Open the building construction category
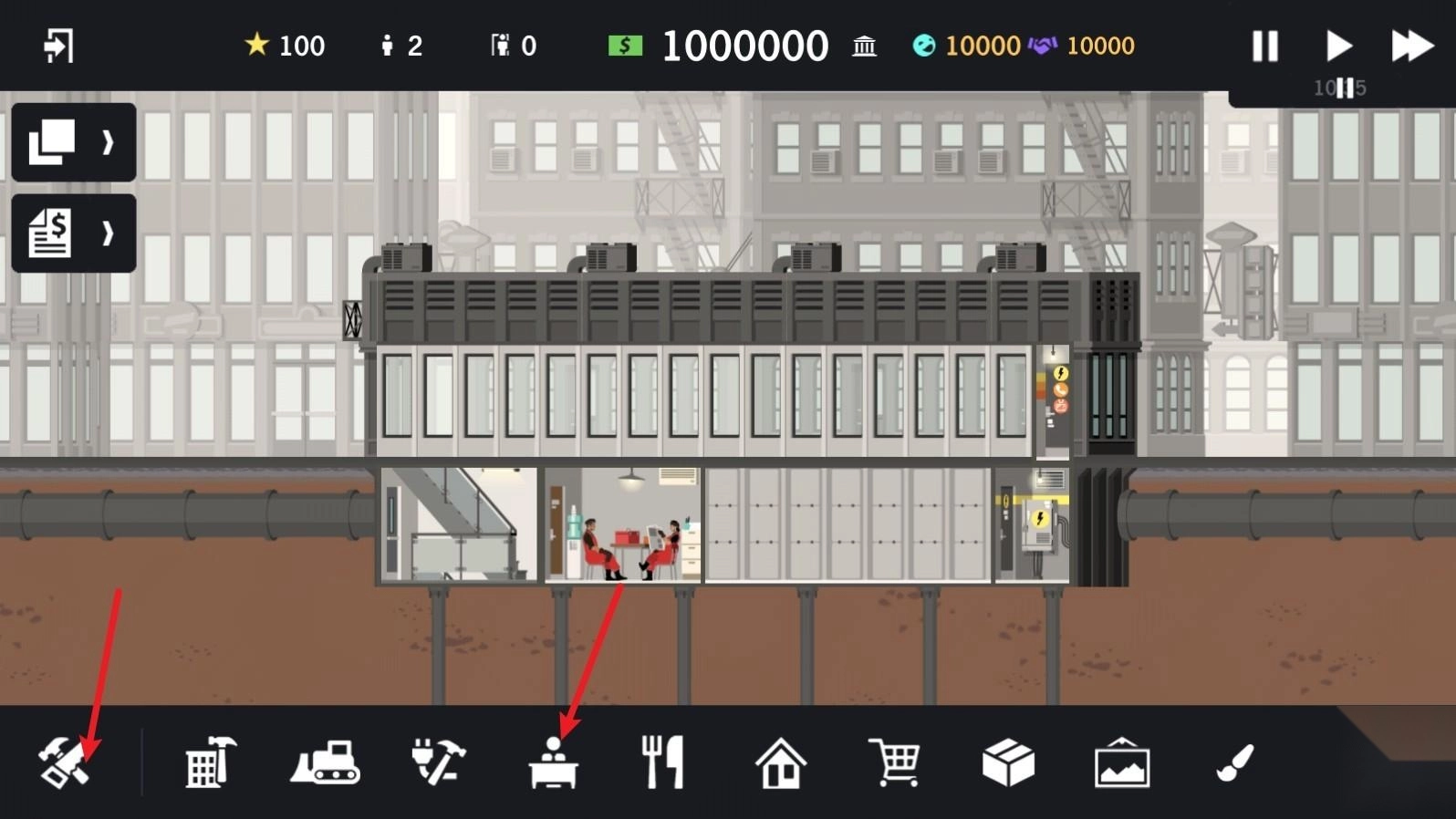The width and height of the screenshot is (1456, 819). 211,762
